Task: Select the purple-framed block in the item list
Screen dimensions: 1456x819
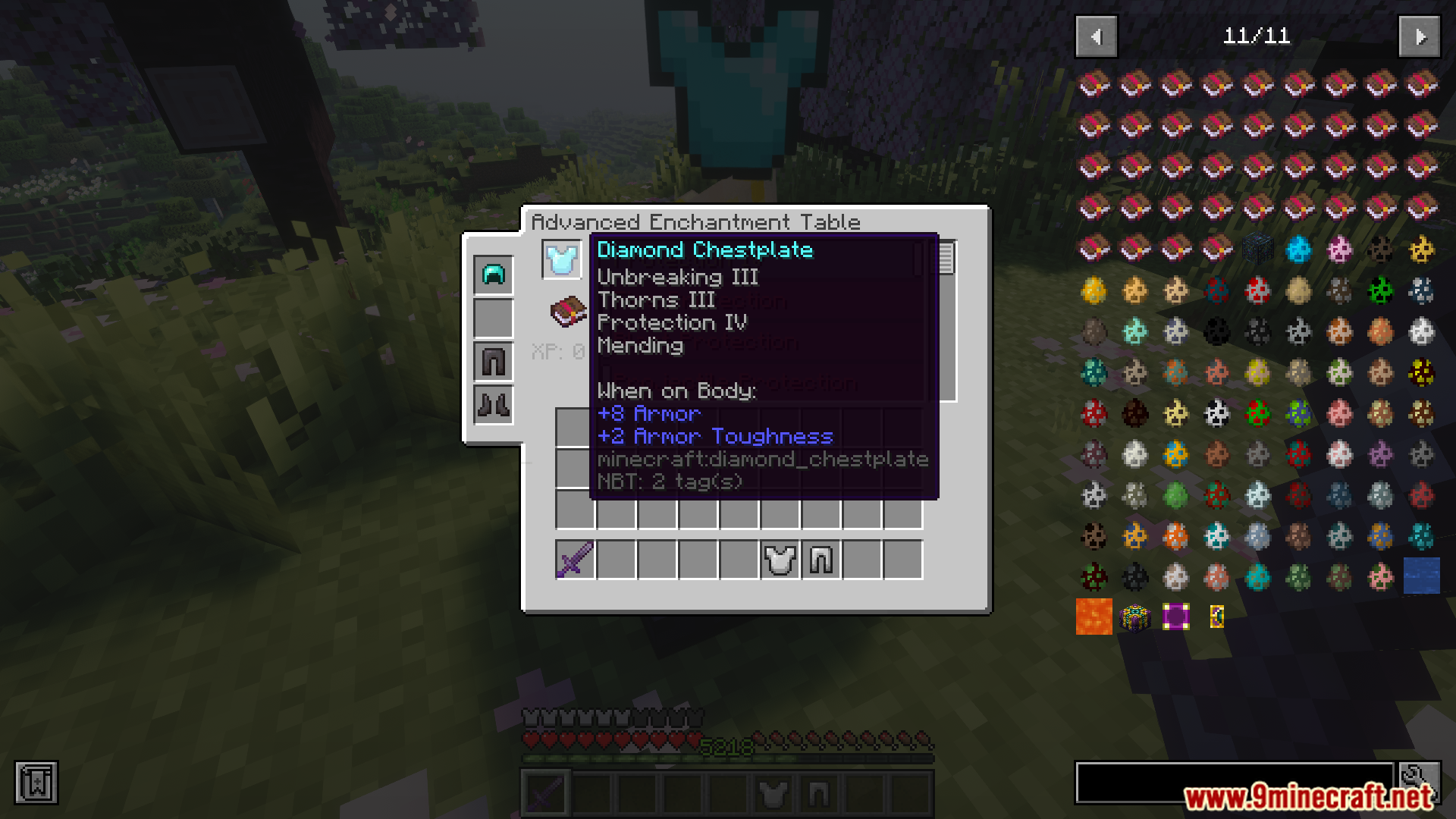Action: [1175, 617]
